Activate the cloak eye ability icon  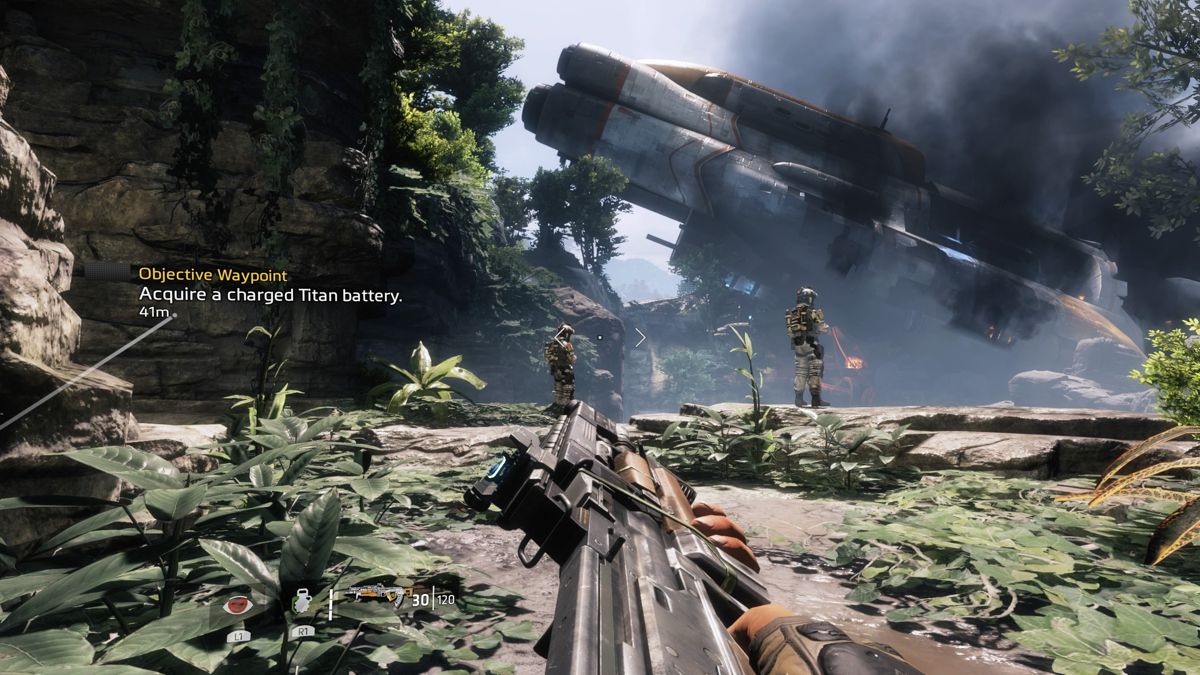point(237,603)
